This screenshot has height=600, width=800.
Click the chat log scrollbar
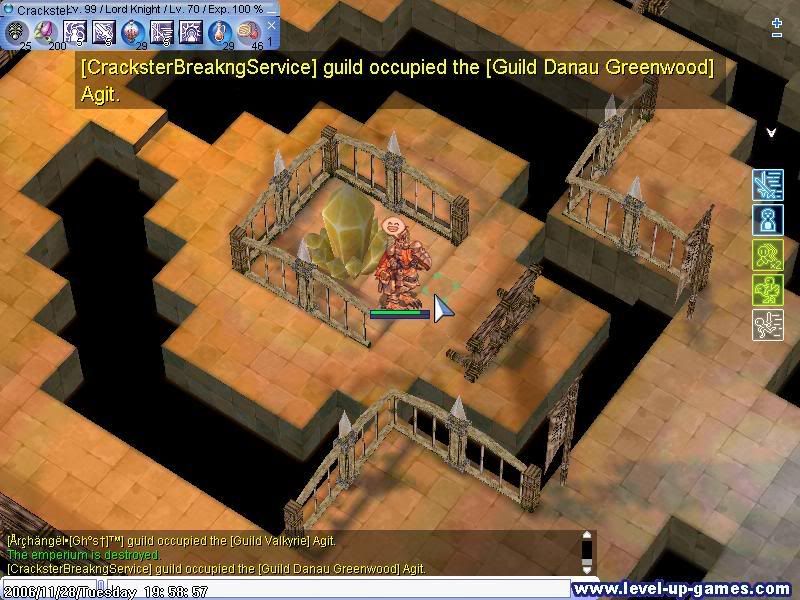588,551
